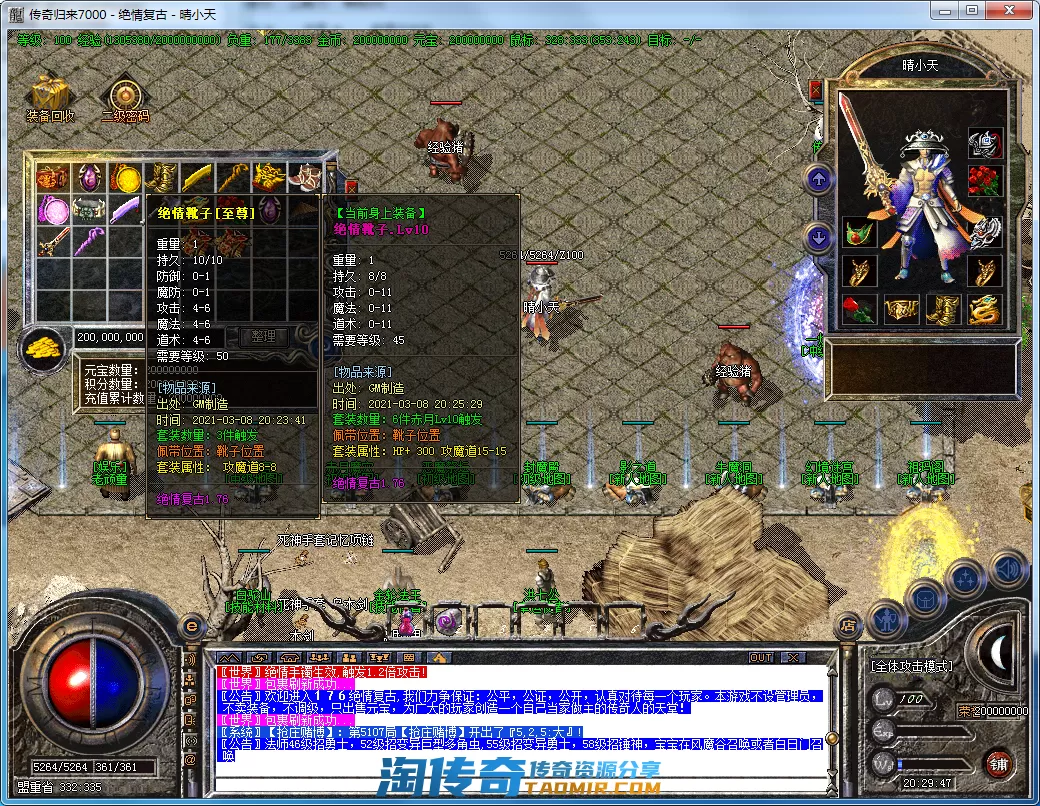Select the equipped golden dragon slot

pos(986,309)
